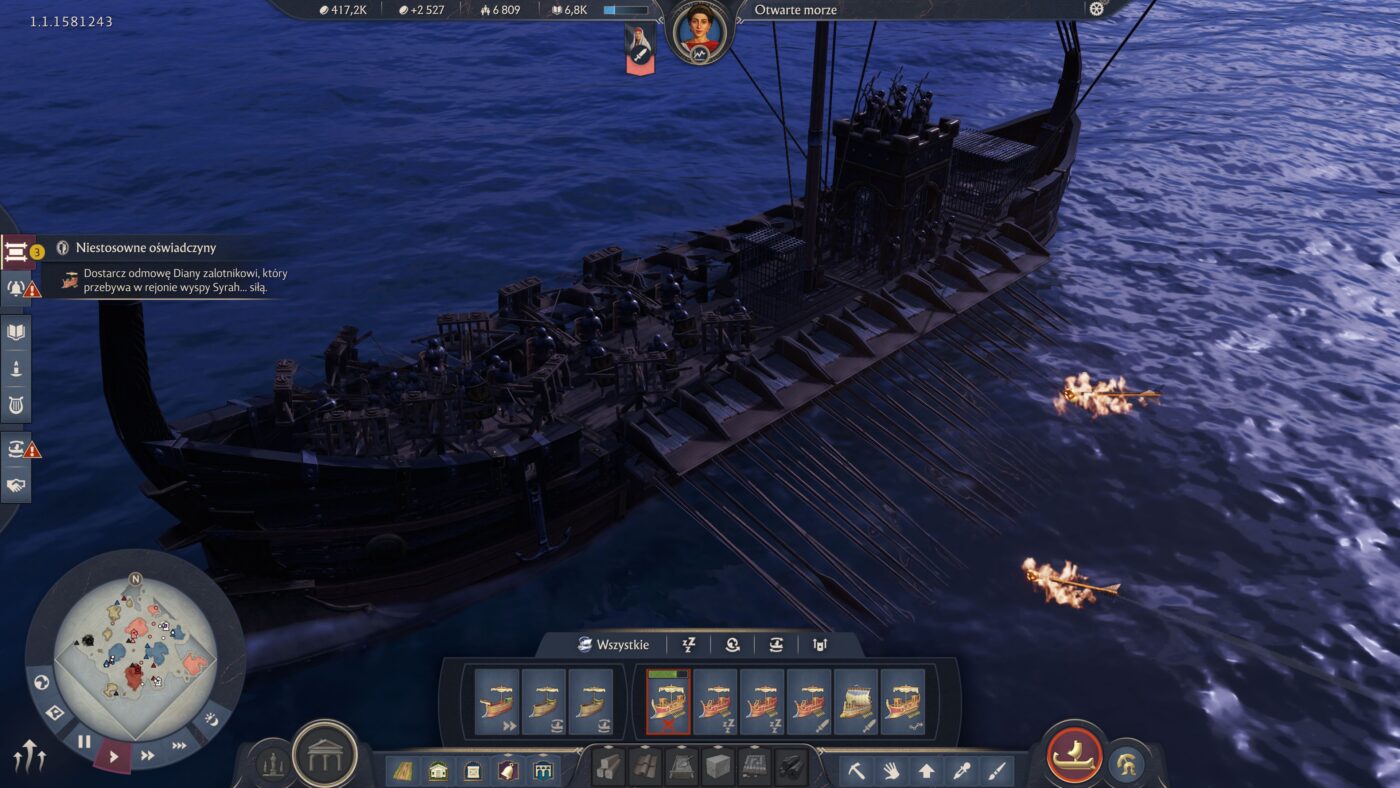
Task: Select the ship thumbnail marked with red X
Action: (667, 700)
